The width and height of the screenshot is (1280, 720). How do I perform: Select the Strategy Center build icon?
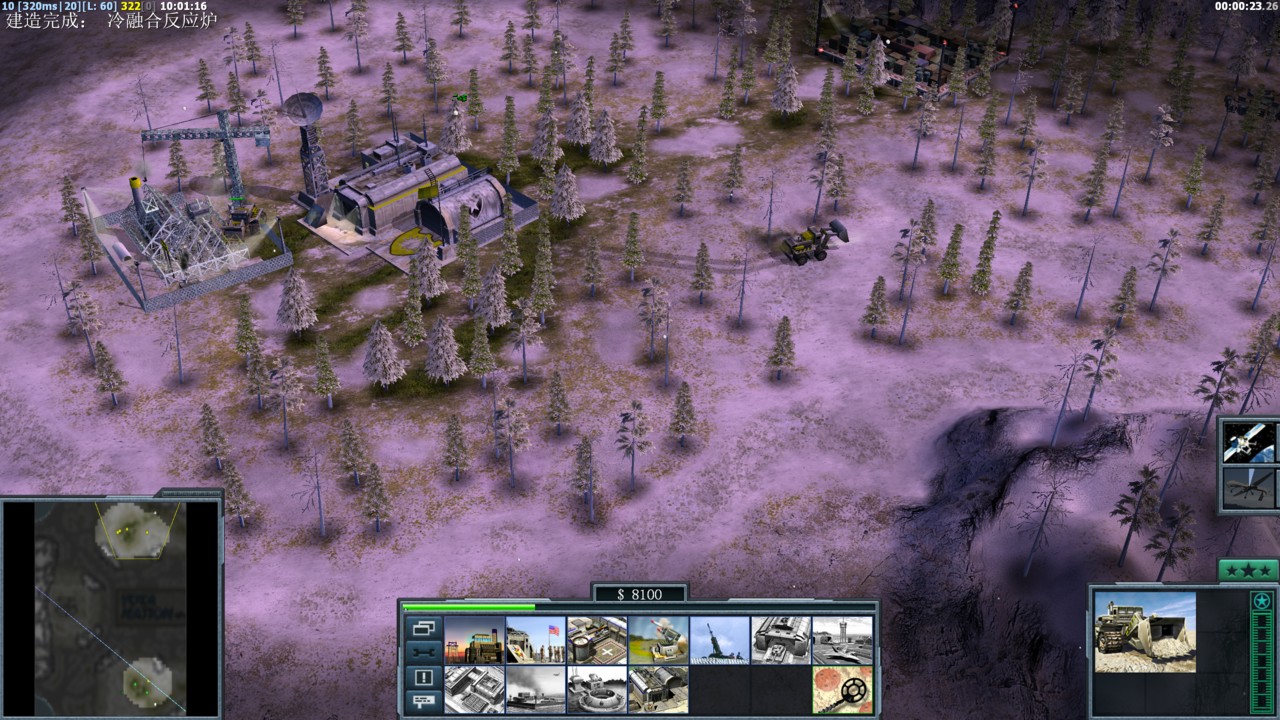(x=473, y=689)
